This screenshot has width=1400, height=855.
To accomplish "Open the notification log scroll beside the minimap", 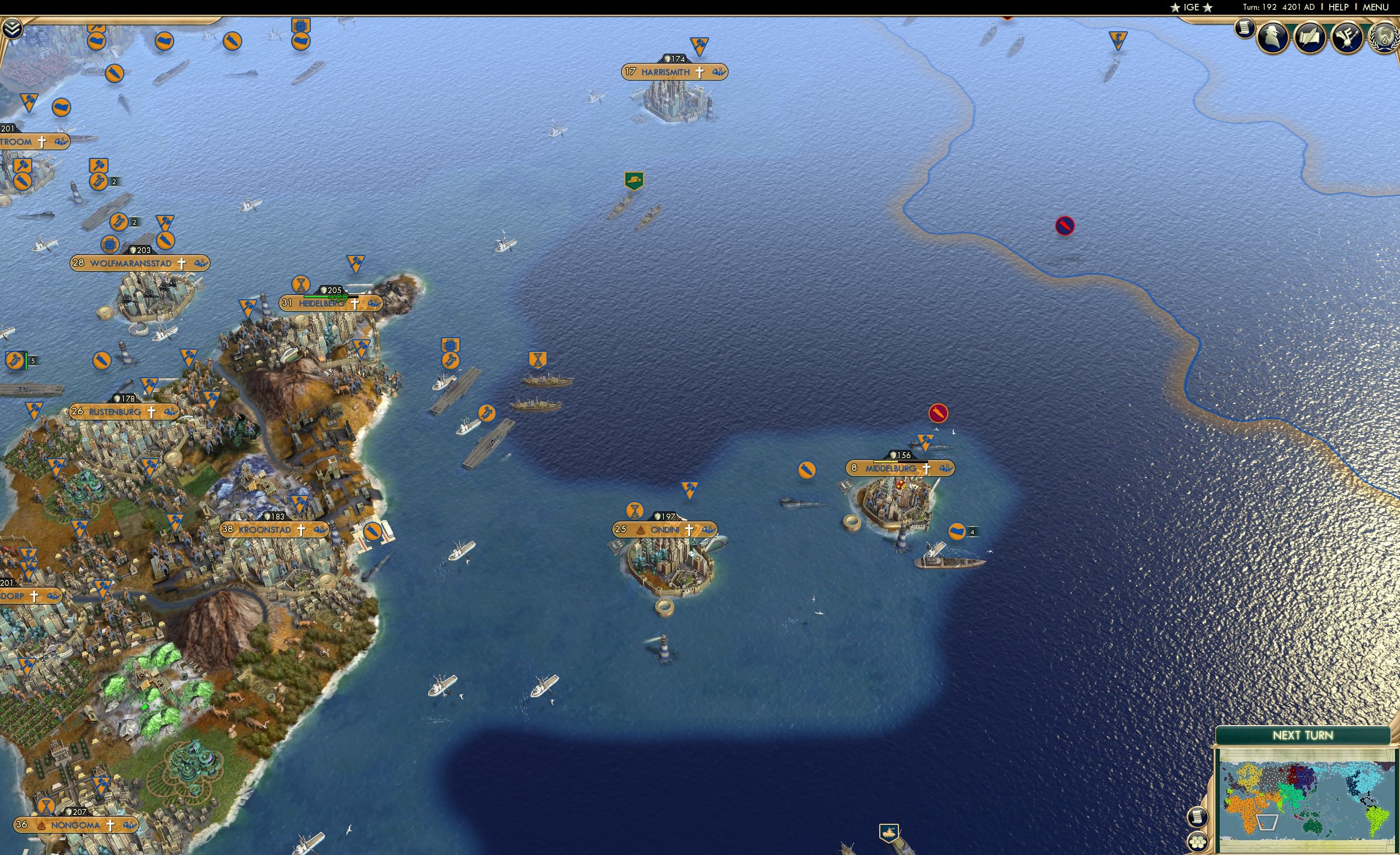I will point(1198,817).
